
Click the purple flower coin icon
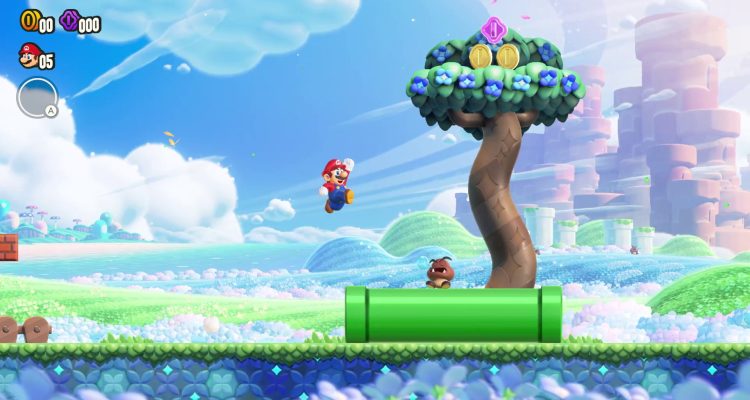point(69,19)
